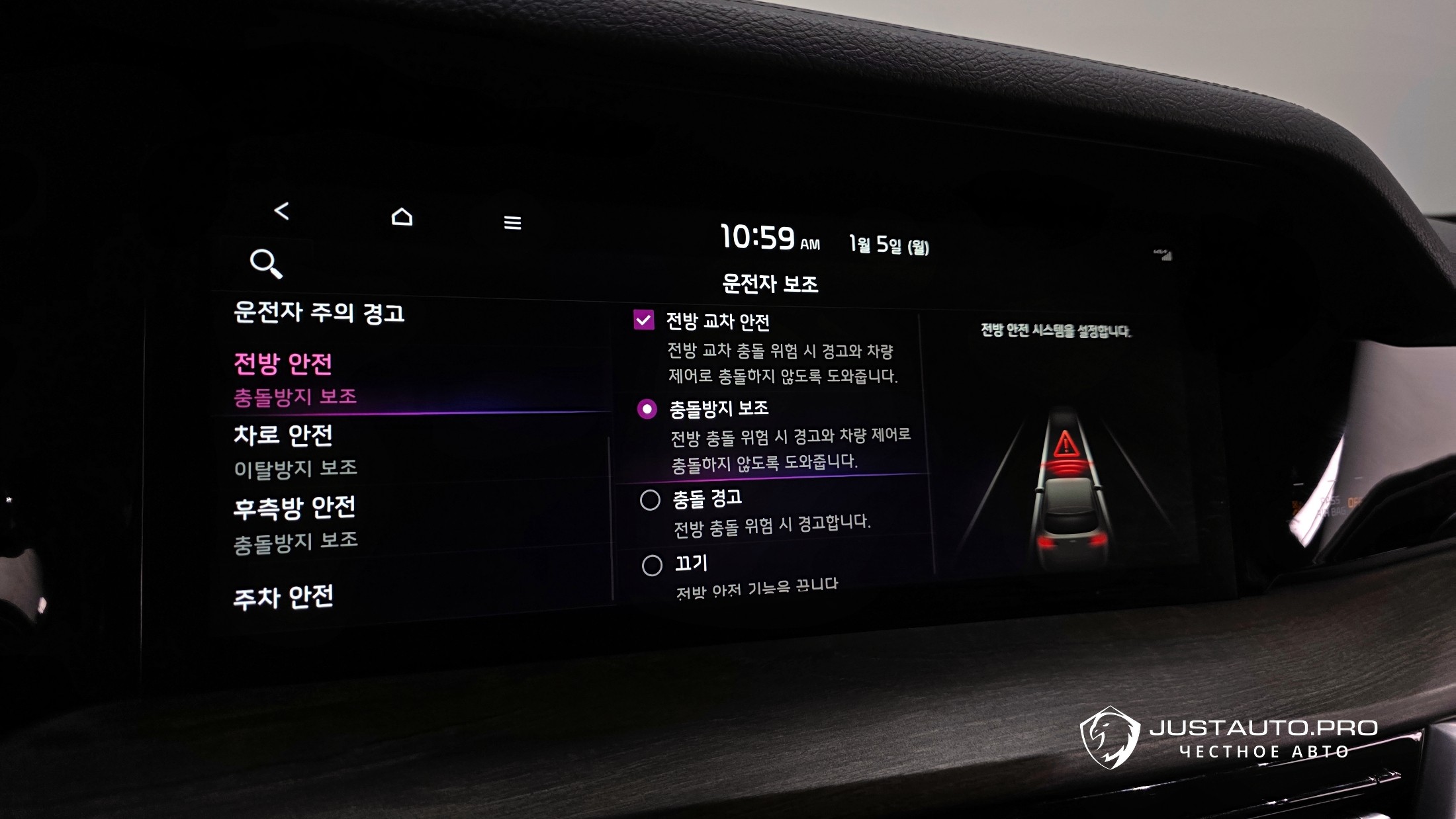This screenshot has width=1456, height=819.
Task: Select the 충돌방지 보조 radio option
Action: (x=647, y=409)
